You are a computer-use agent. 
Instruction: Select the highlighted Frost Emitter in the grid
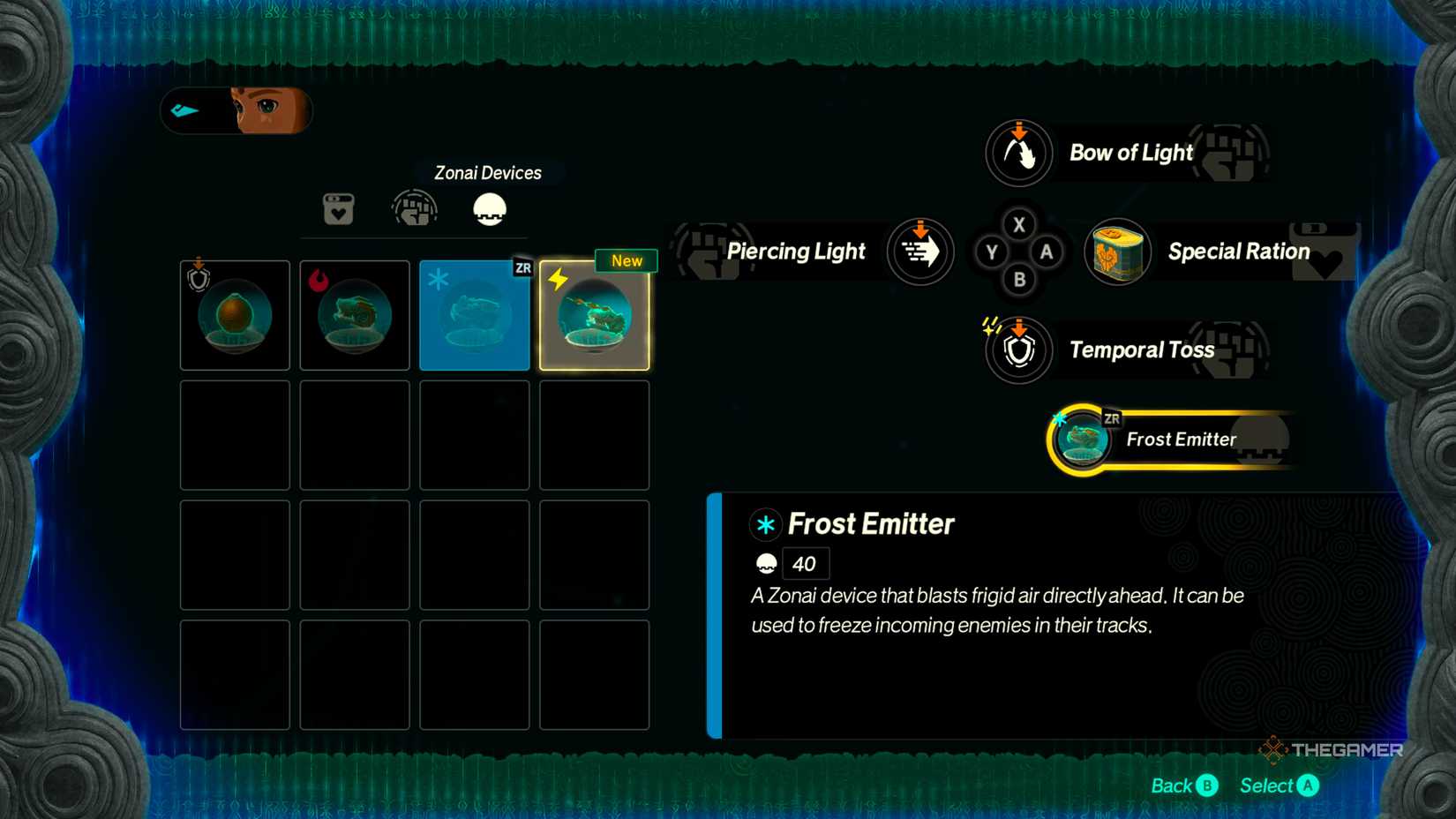coord(474,314)
